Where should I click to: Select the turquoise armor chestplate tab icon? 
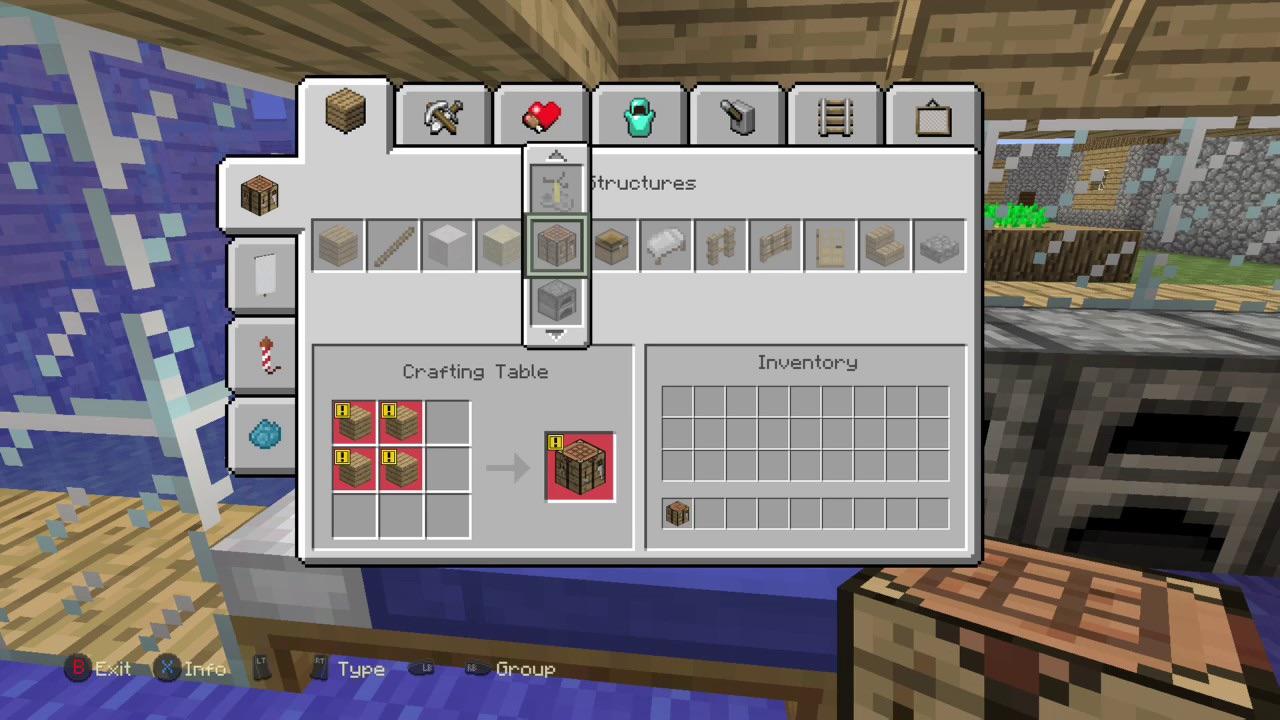[639, 113]
